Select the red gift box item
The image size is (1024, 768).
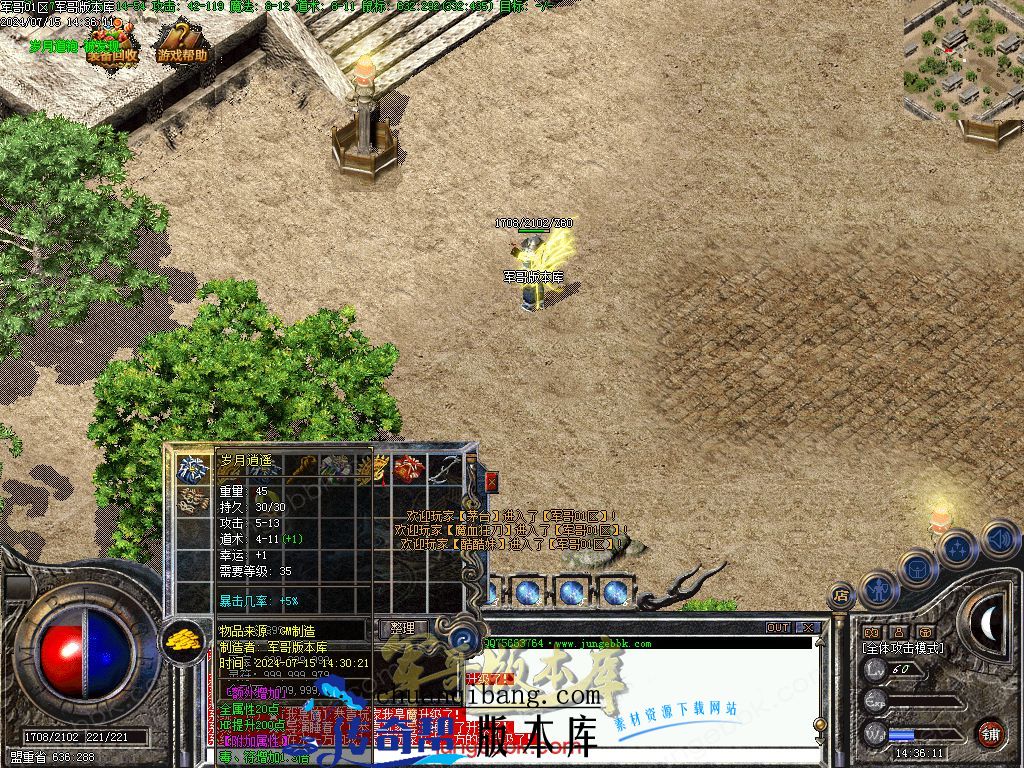click(408, 469)
